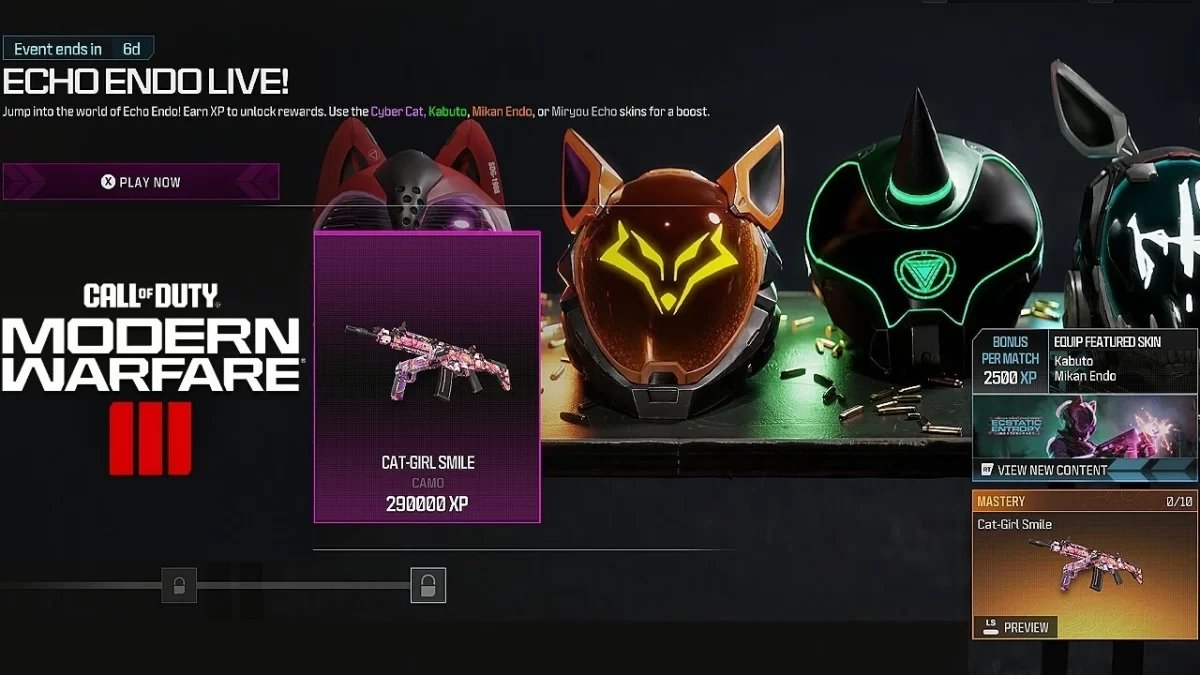
Task: Select the Cat-Girl Smile camo reward card
Action: [427, 377]
